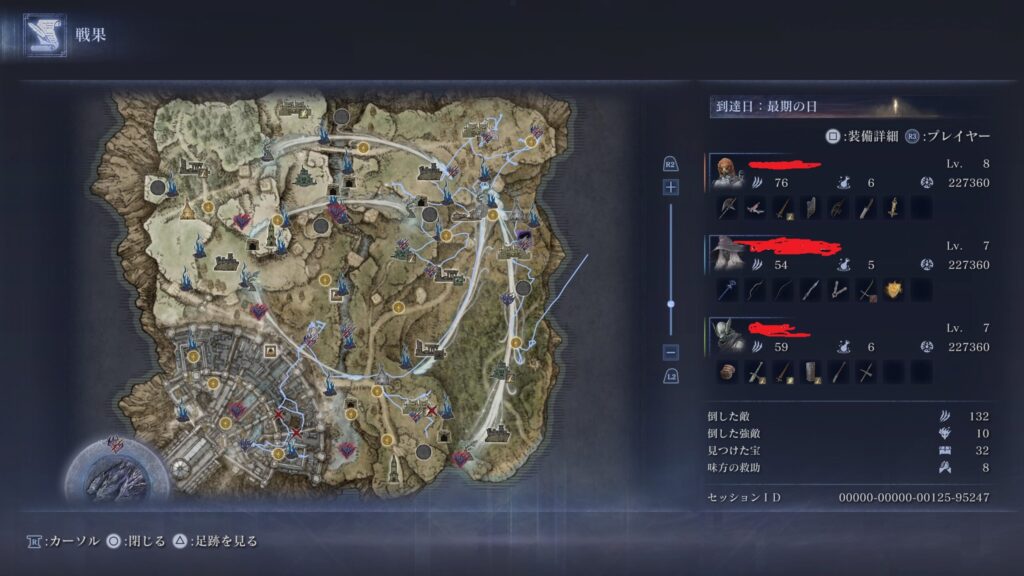Click the 戦果 scroll icon in the header
1024x576 pixels.
coord(44,35)
